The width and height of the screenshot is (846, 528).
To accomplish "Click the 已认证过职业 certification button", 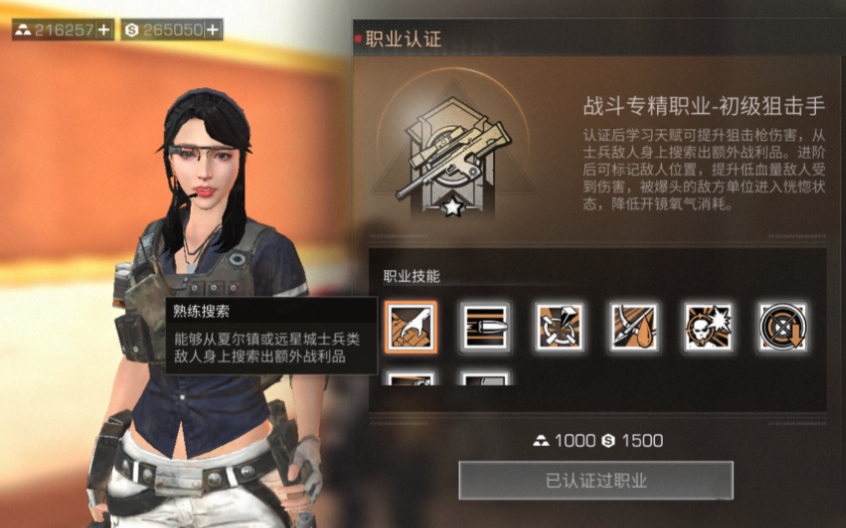I will coord(596,480).
